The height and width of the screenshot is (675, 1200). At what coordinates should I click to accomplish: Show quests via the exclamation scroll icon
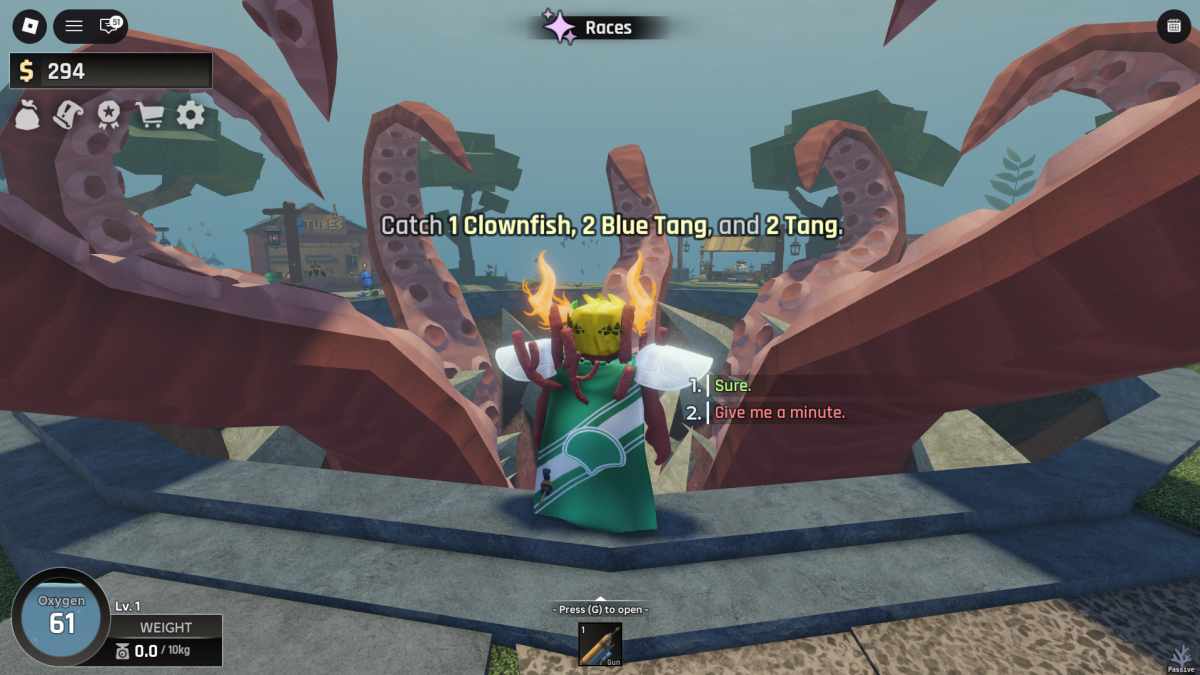tap(68, 115)
